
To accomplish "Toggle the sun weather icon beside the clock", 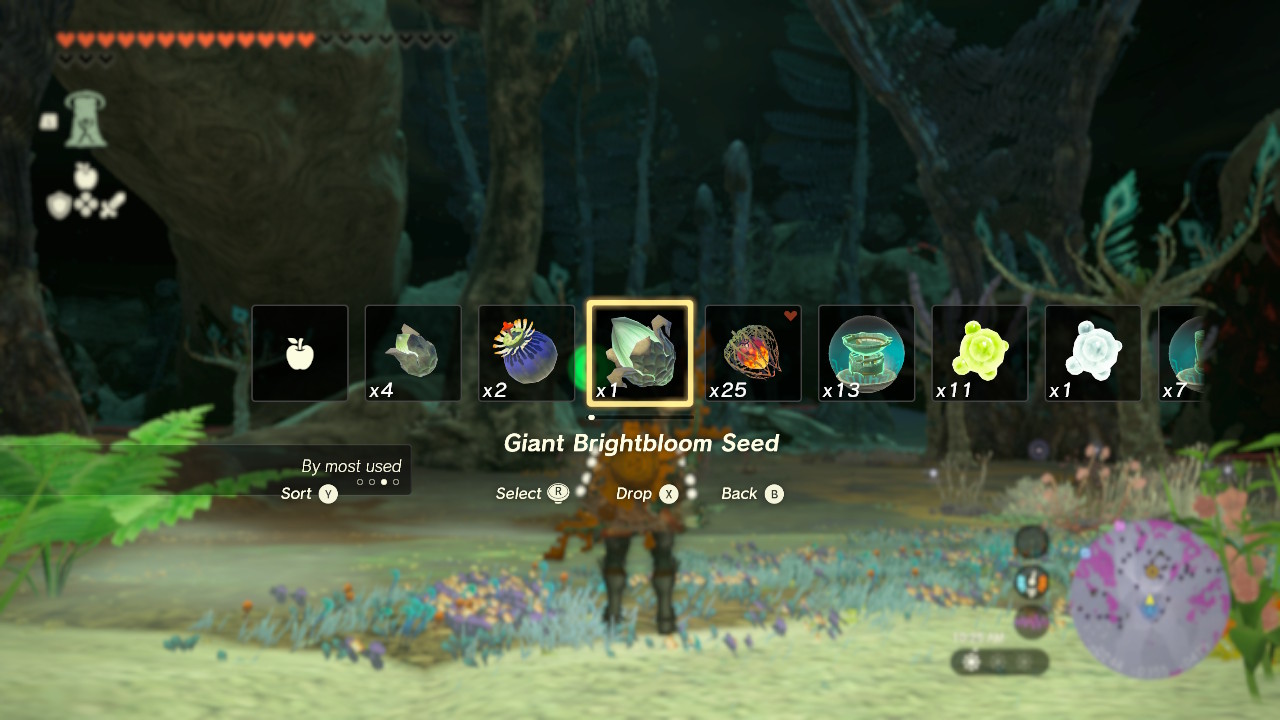I will tap(969, 661).
